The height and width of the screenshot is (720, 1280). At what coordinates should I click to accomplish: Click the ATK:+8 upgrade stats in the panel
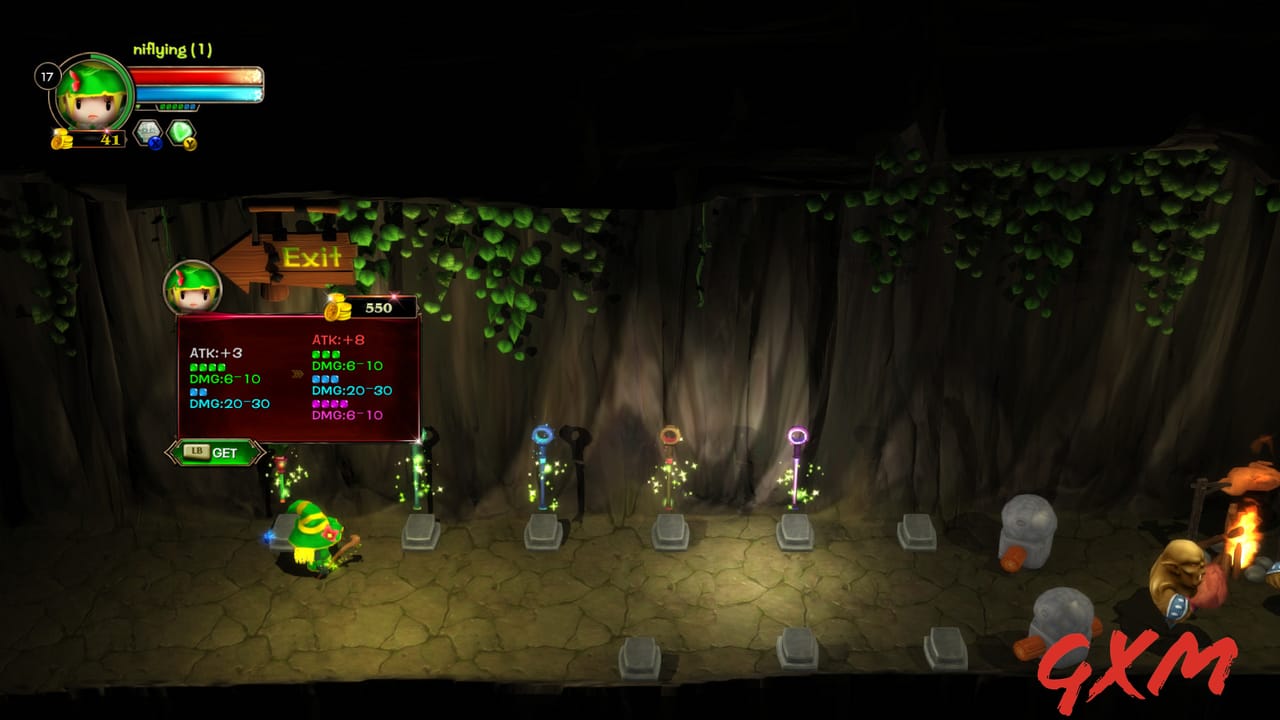(x=339, y=340)
